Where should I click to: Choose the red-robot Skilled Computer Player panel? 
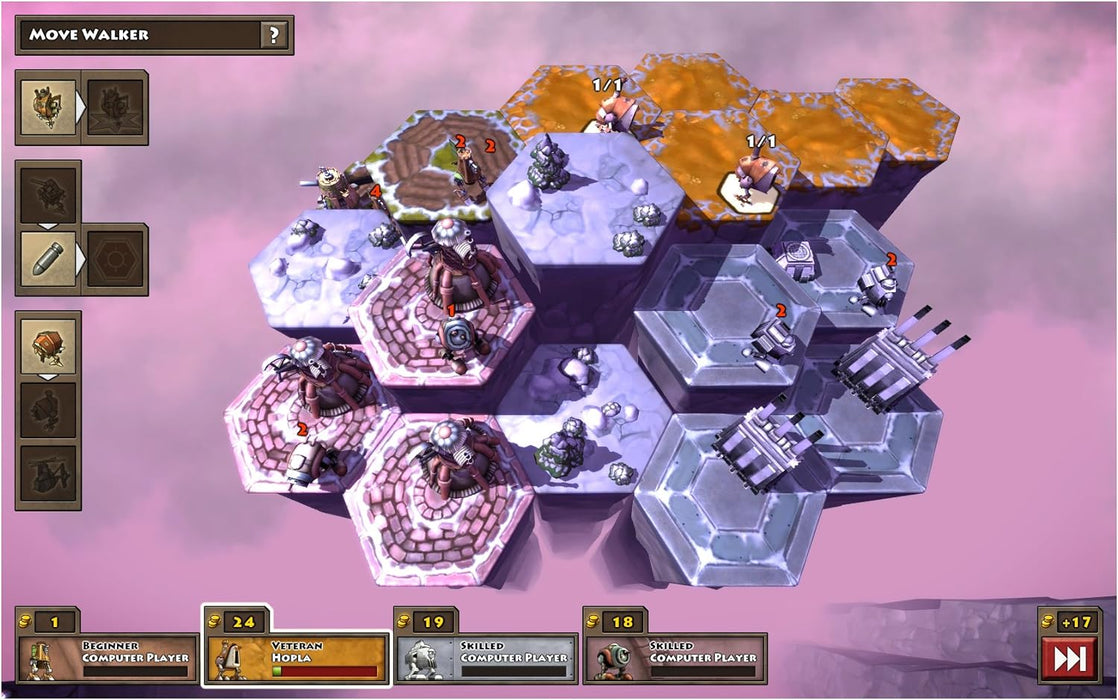click(675, 657)
